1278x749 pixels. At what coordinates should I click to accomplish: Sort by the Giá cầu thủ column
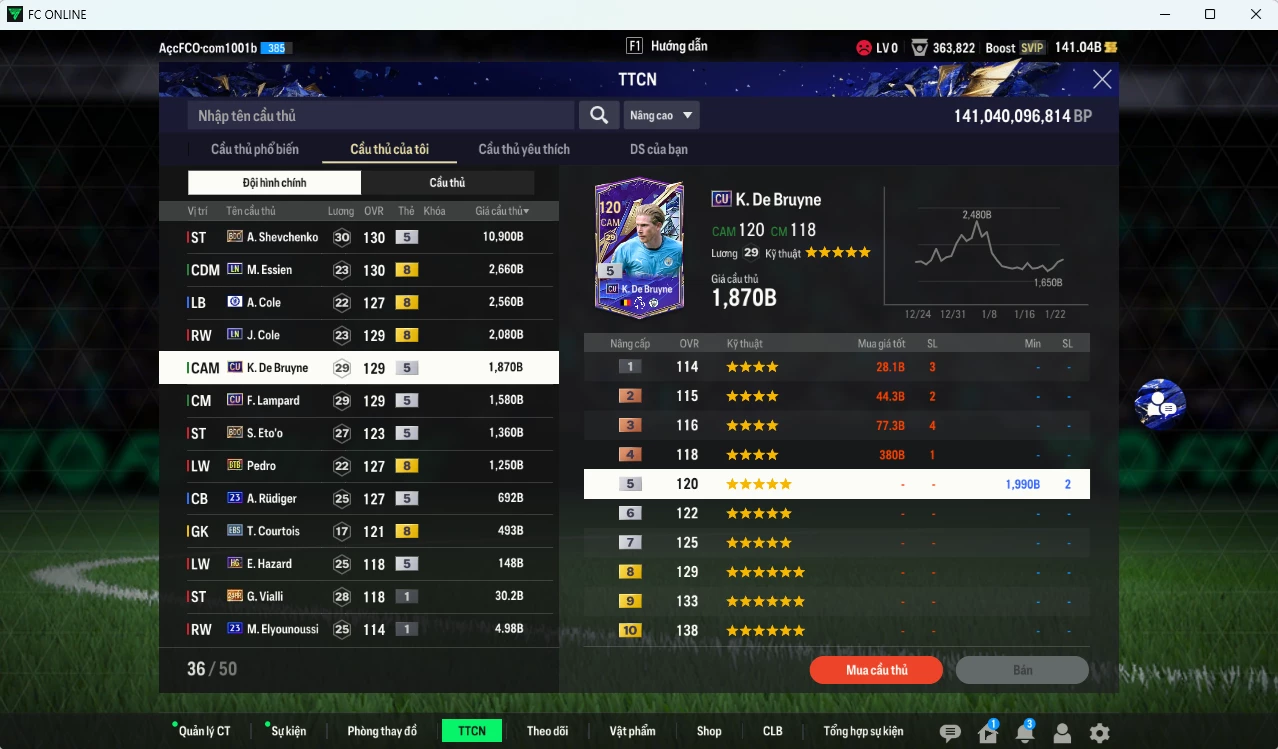[x=502, y=212]
